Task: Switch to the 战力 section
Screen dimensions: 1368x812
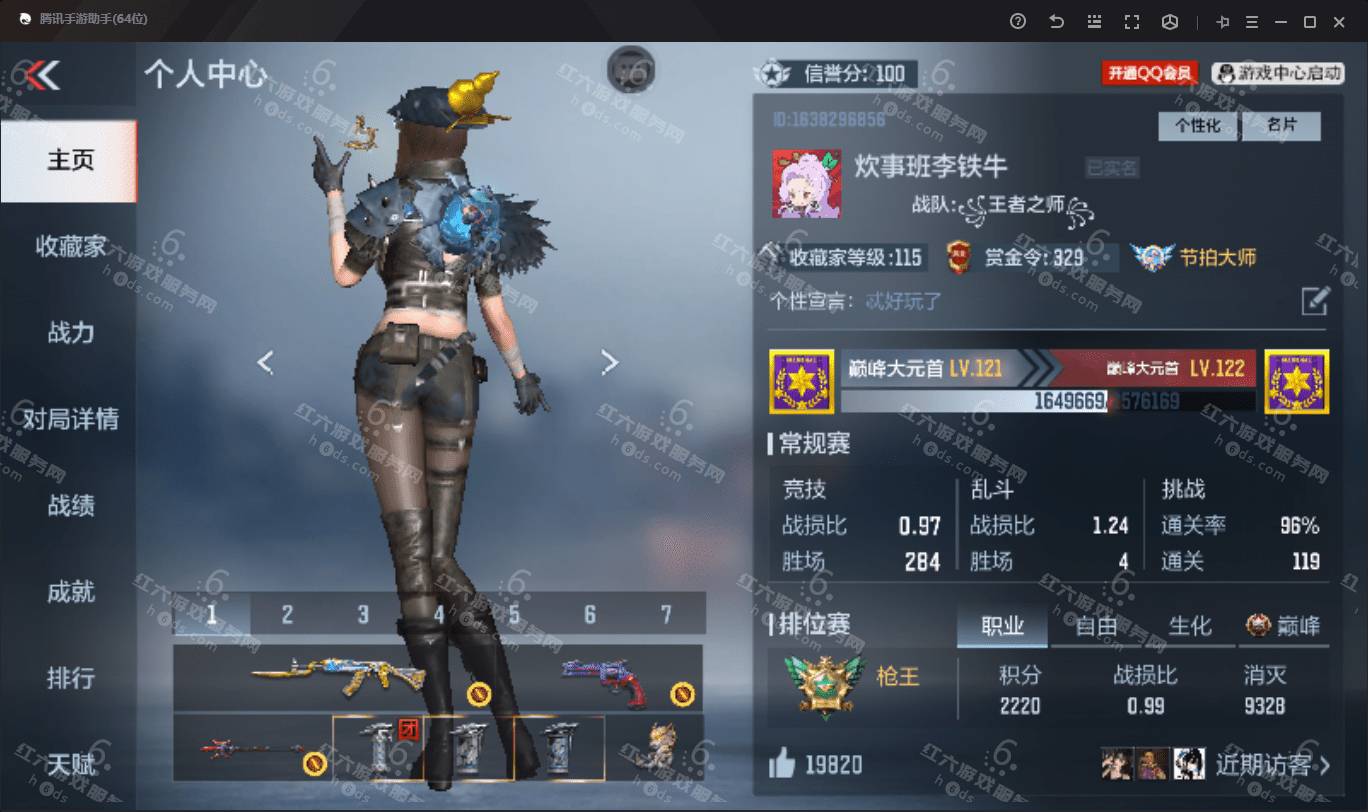Action: click(x=70, y=332)
